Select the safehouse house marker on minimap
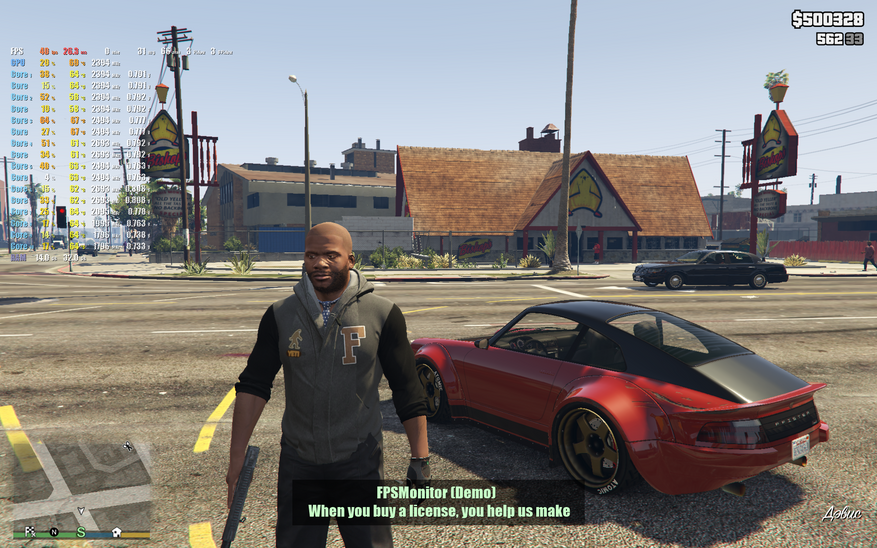Image resolution: width=877 pixels, height=548 pixels. point(117,532)
